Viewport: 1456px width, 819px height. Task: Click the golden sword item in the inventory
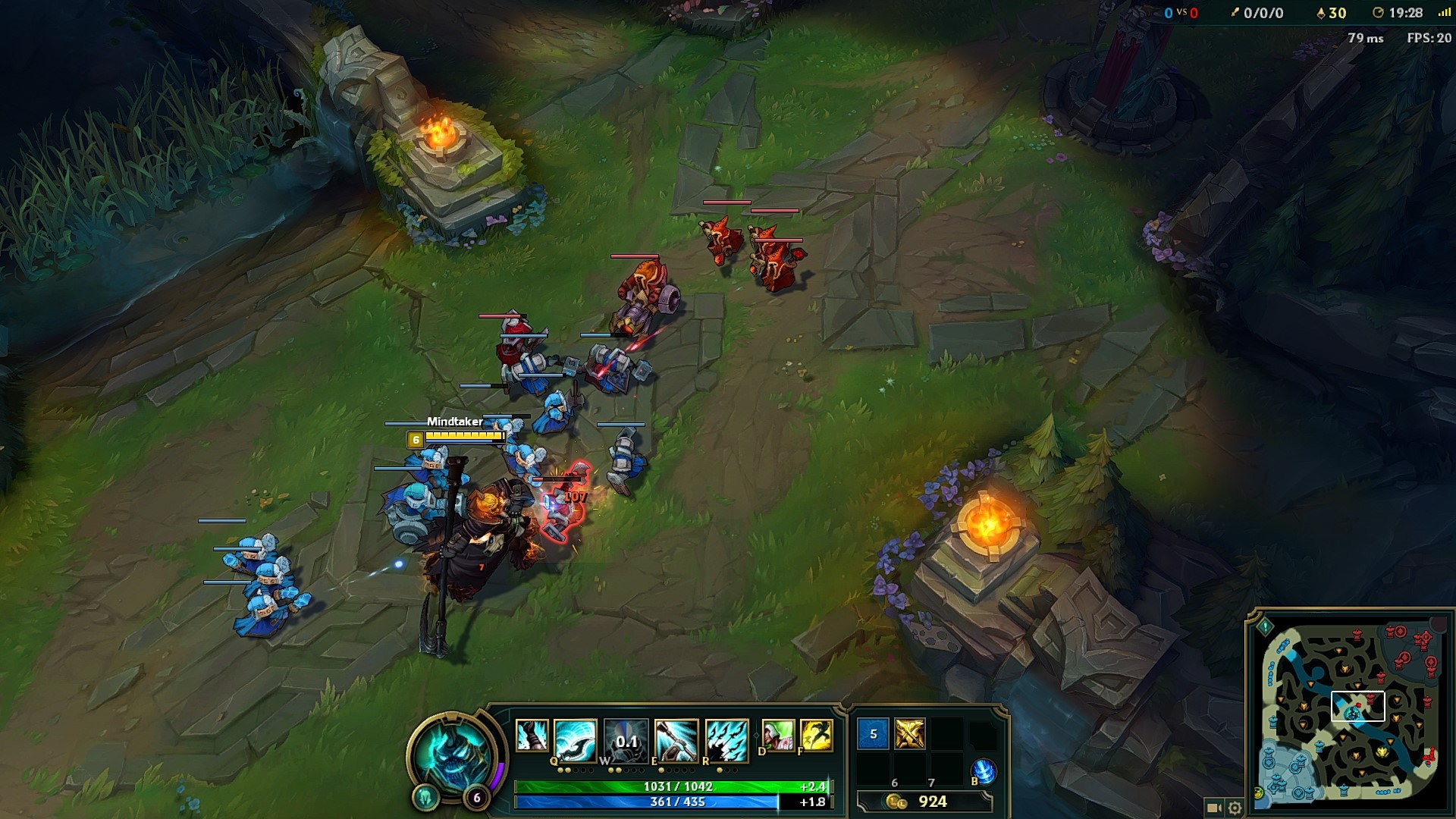[910, 733]
